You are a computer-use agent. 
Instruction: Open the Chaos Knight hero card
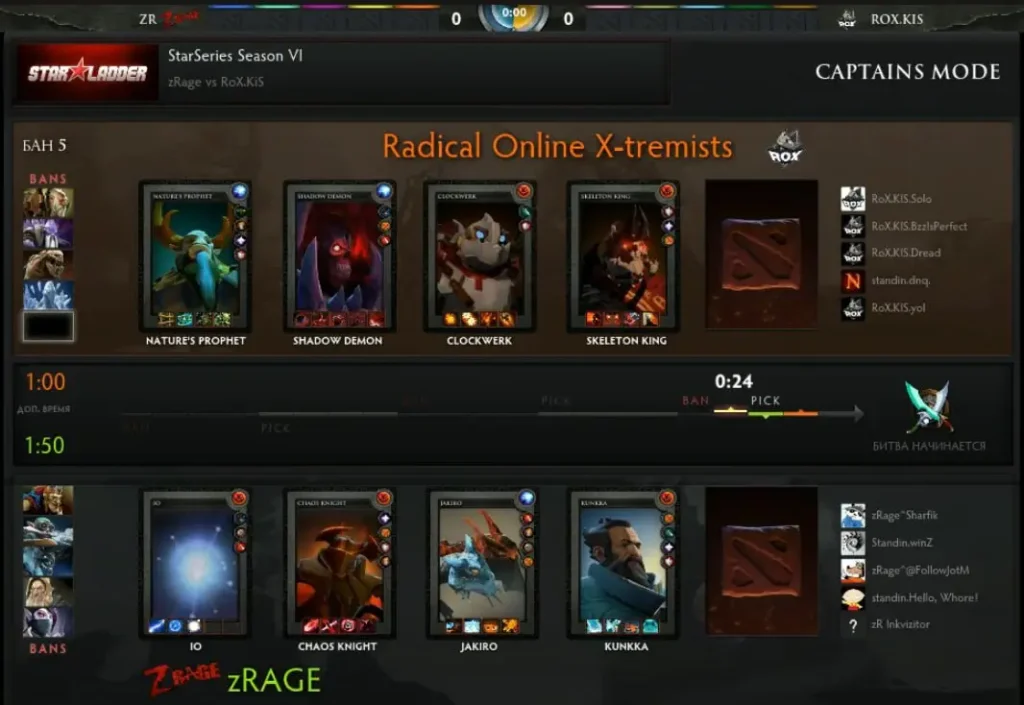click(339, 563)
